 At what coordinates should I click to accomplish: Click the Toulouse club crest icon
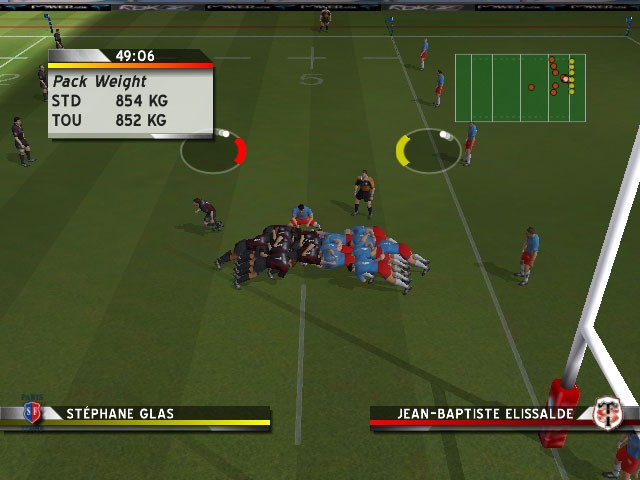pyautogui.click(x=607, y=413)
